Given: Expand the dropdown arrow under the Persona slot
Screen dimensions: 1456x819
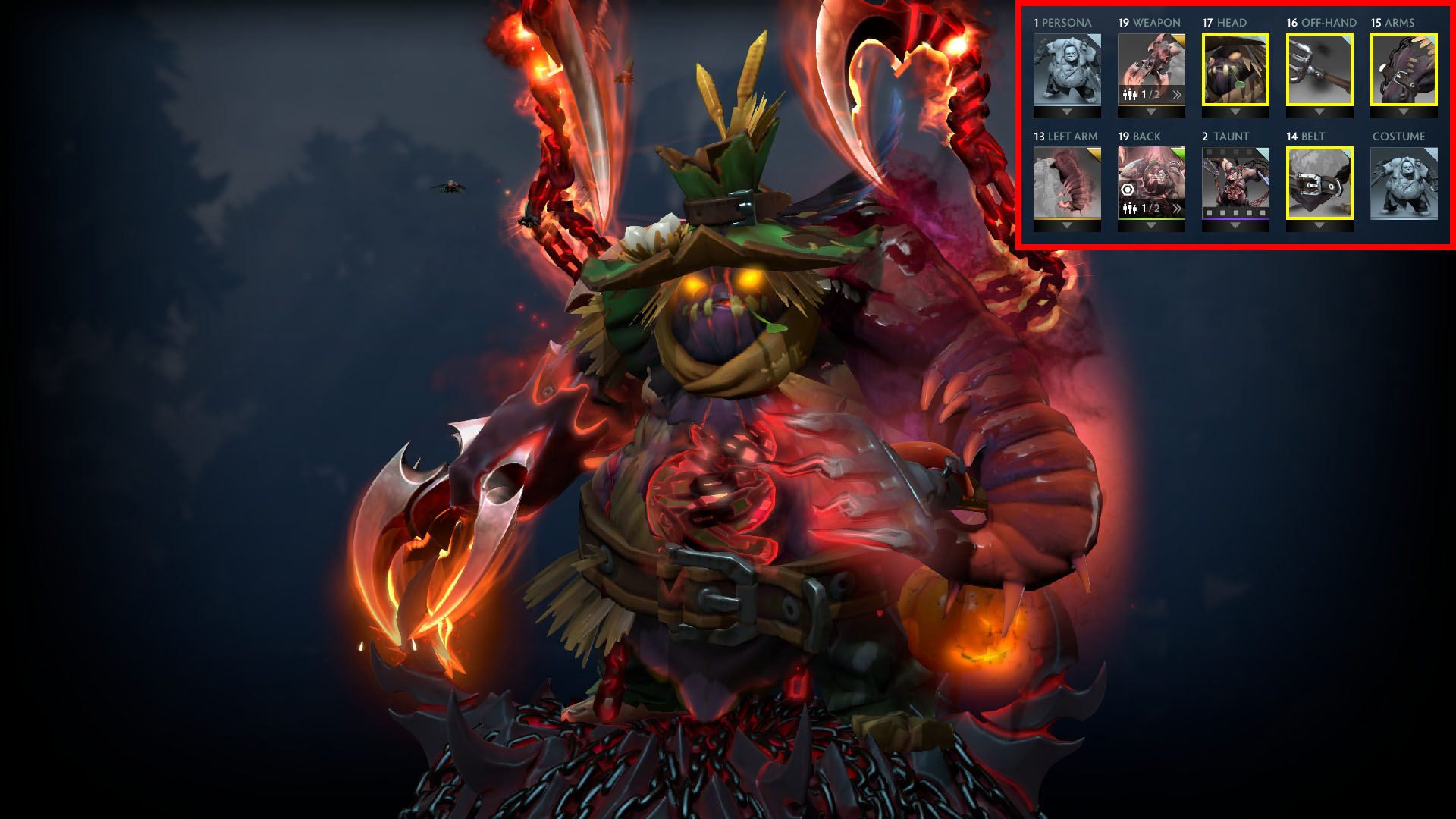Looking at the screenshot, I should [1068, 111].
